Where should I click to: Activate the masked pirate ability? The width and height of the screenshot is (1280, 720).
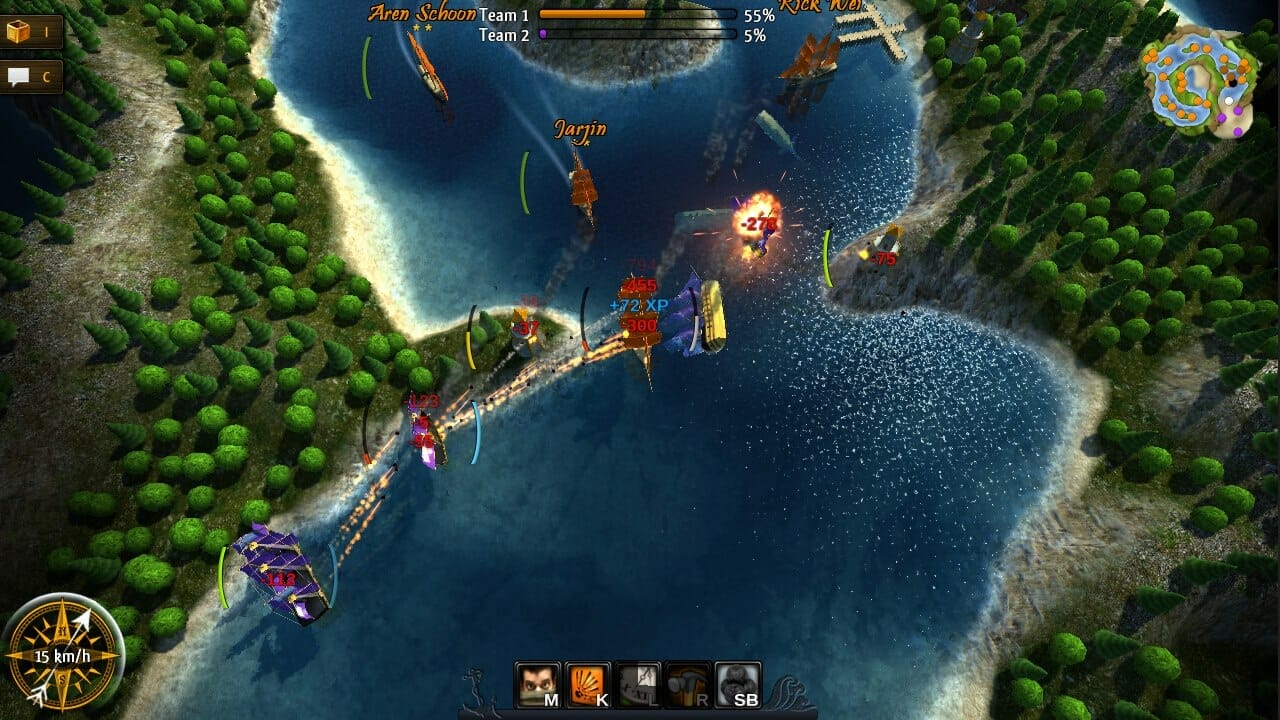tap(538, 685)
